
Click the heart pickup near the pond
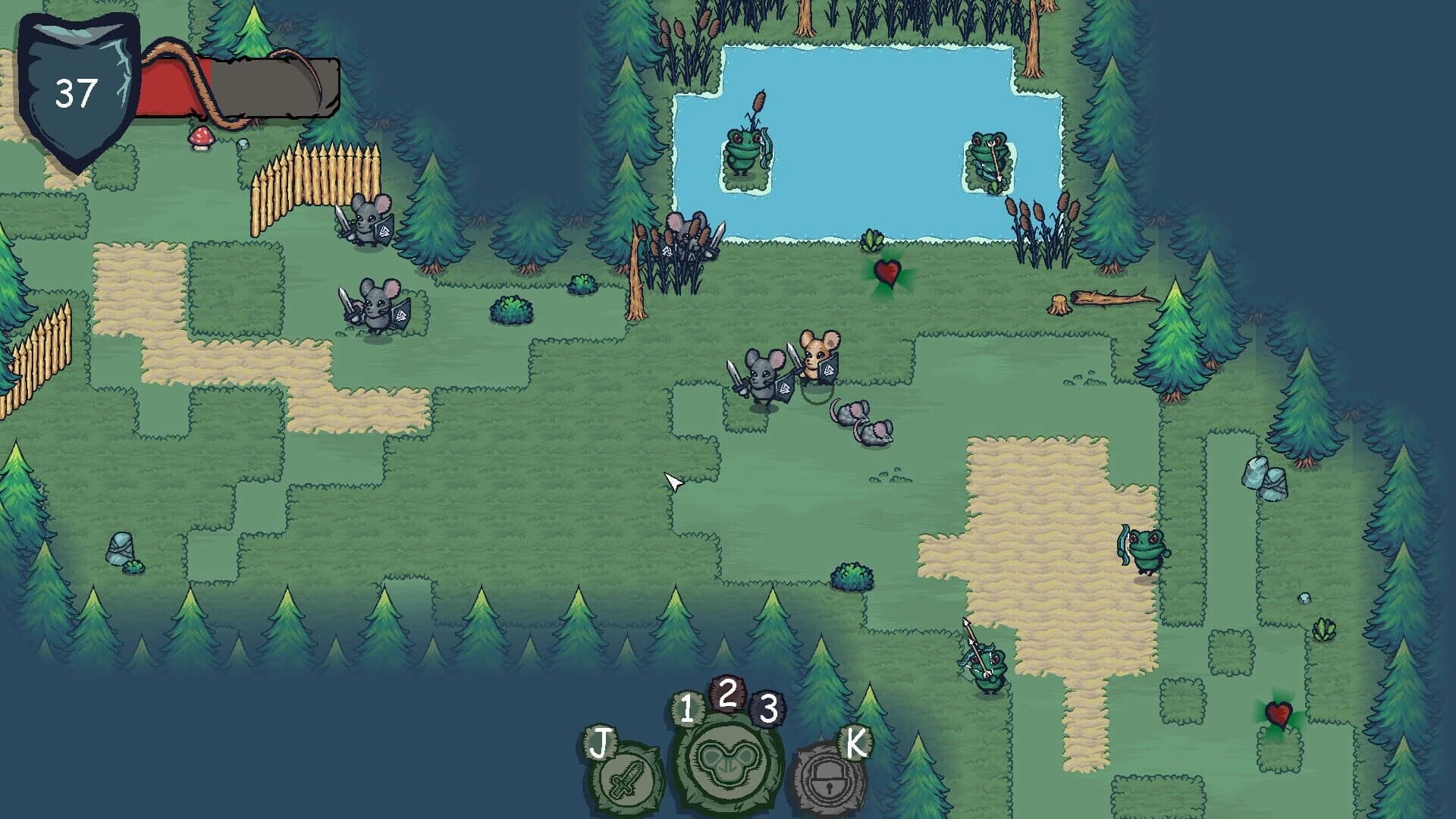[x=889, y=275]
